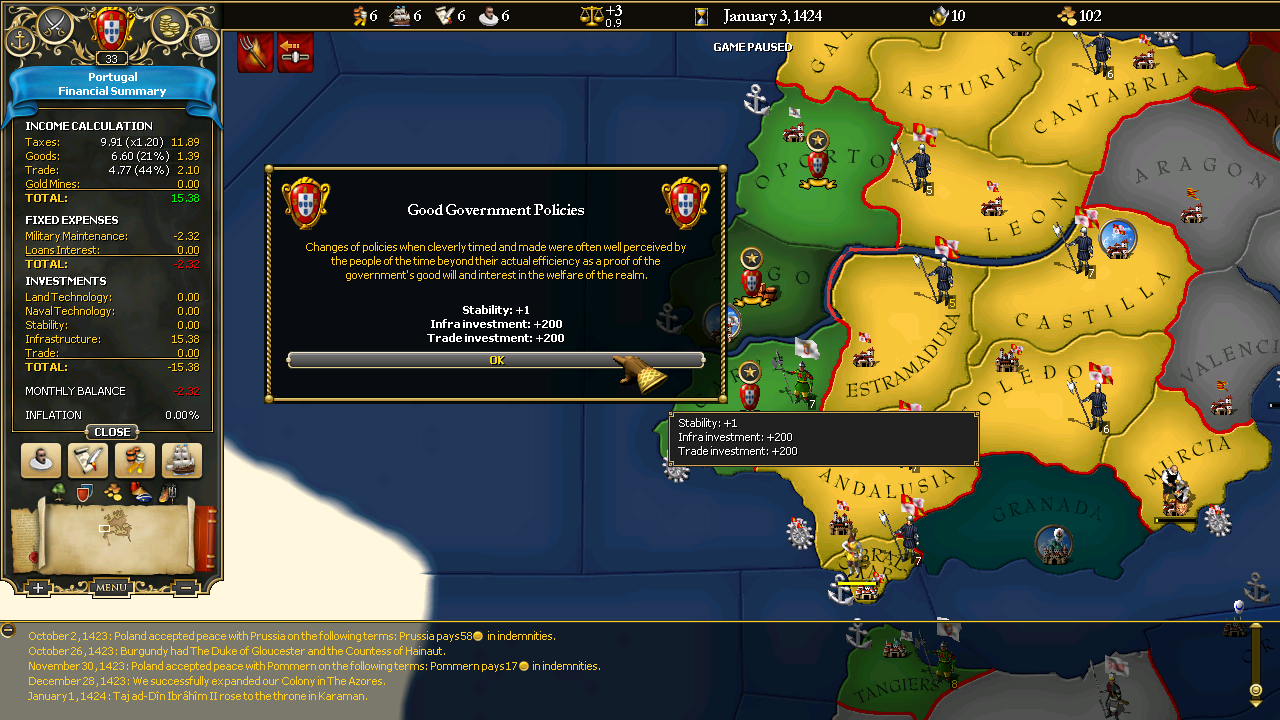The image size is (1280, 720).
Task: Zoom out the map with the minus button
Action: point(186,588)
